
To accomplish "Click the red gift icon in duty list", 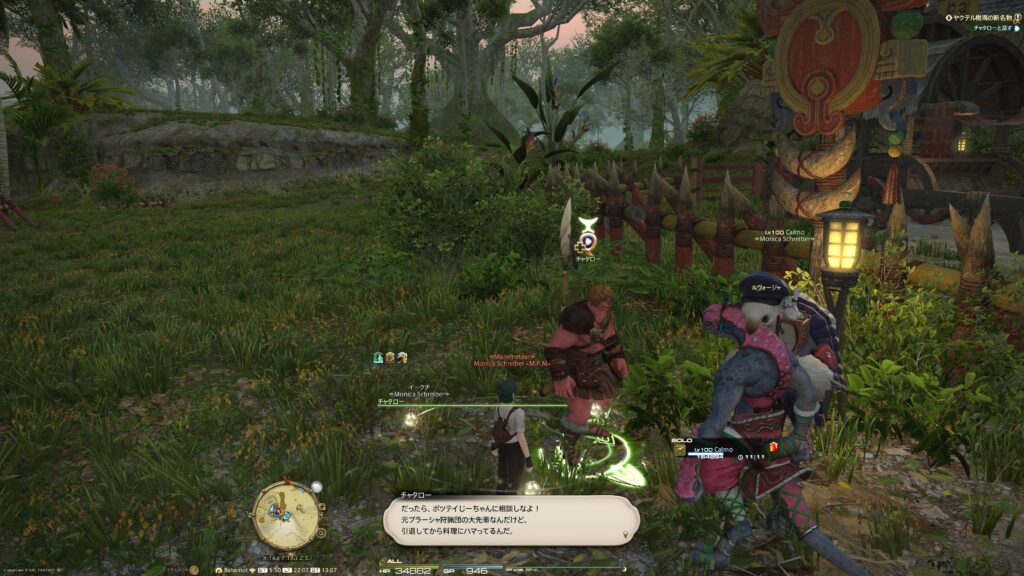I will point(772,446).
